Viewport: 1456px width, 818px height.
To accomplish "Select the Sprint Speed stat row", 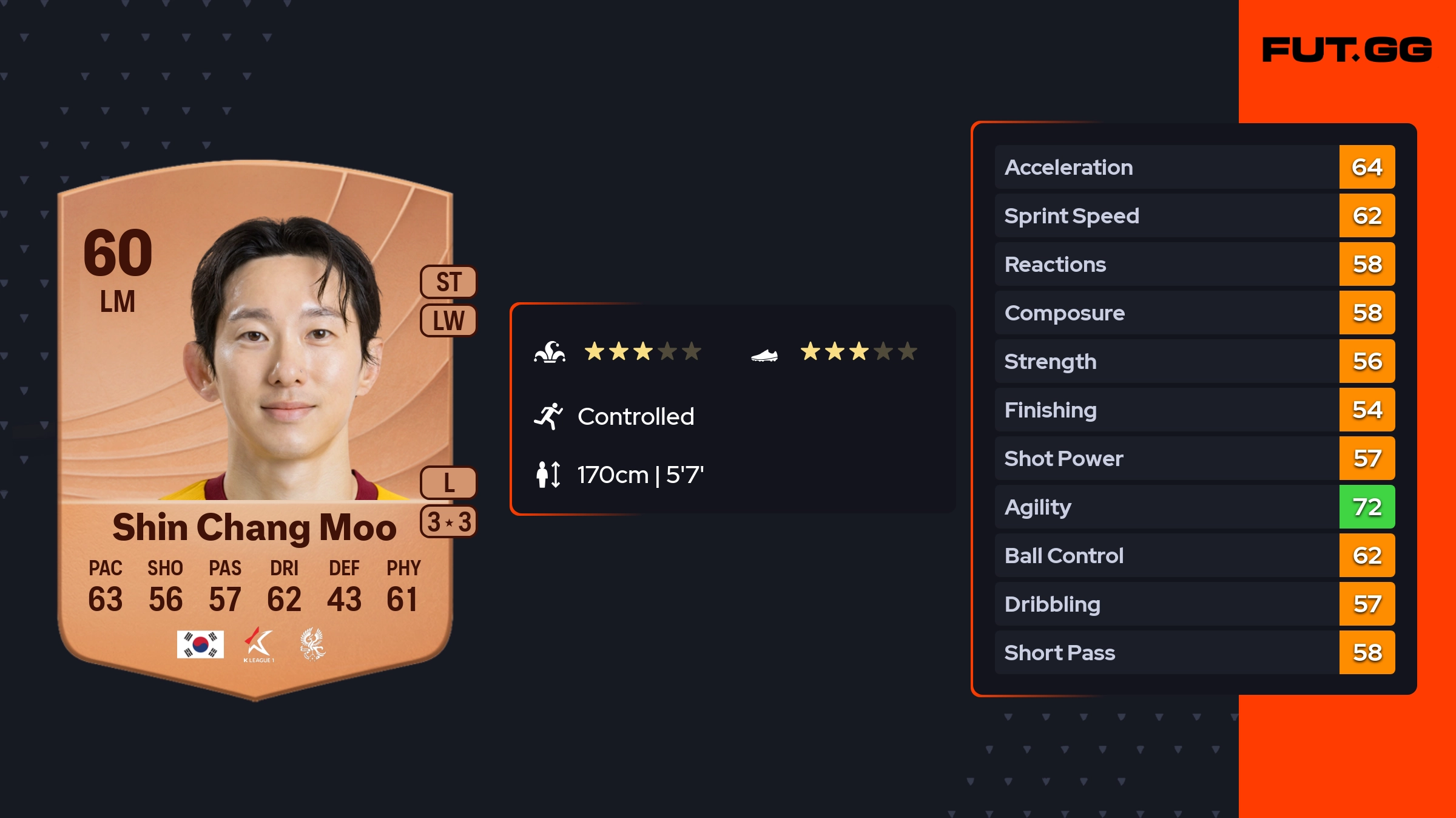I will tap(1194, 215).
